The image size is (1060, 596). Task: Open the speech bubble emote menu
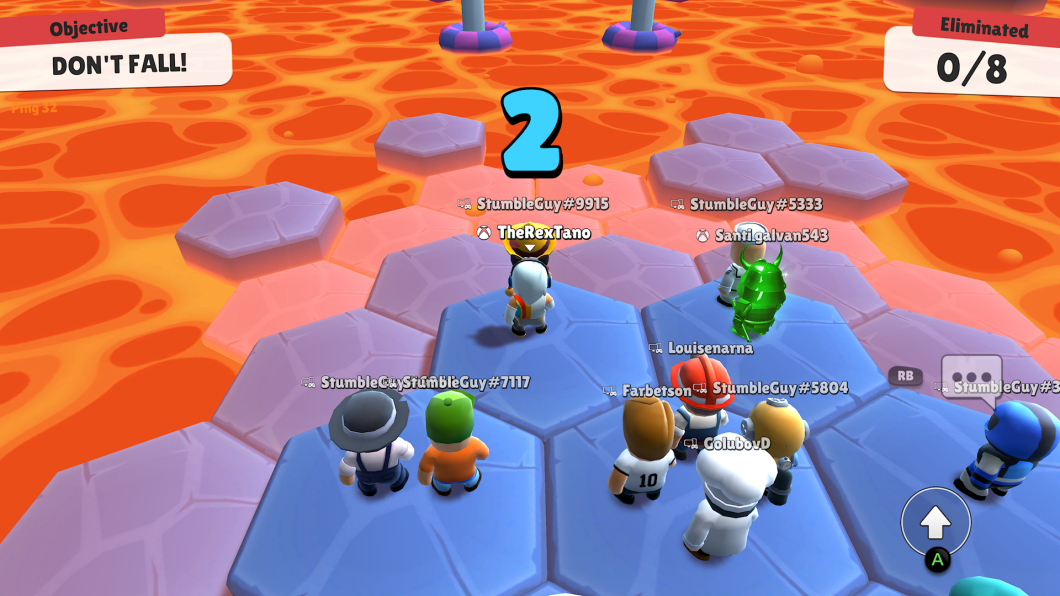tap(970, 377)
